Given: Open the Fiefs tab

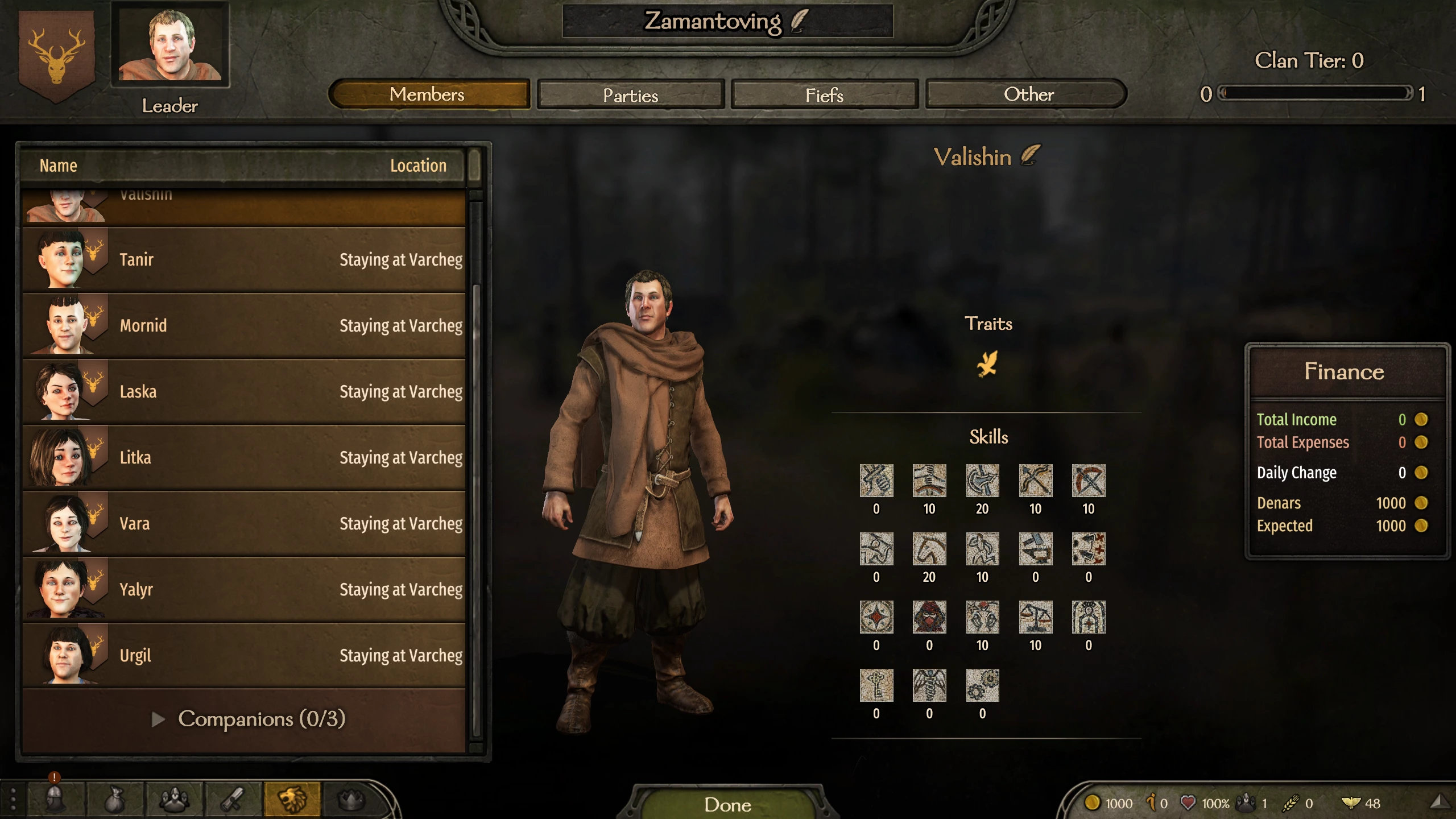Looking at the screenshot, I should (x=824, y=94).
